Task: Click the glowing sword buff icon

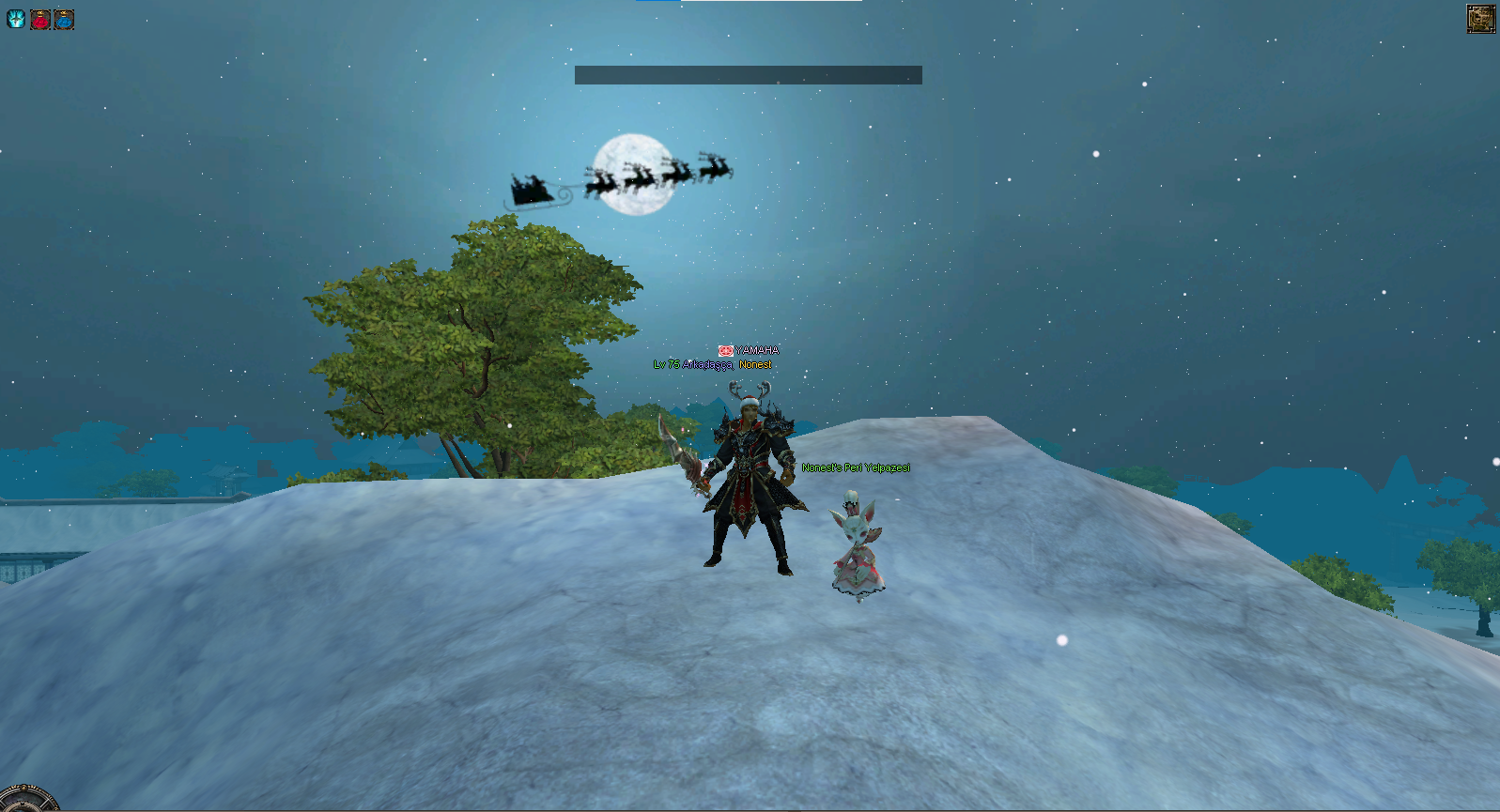Action: coord(16,19)
